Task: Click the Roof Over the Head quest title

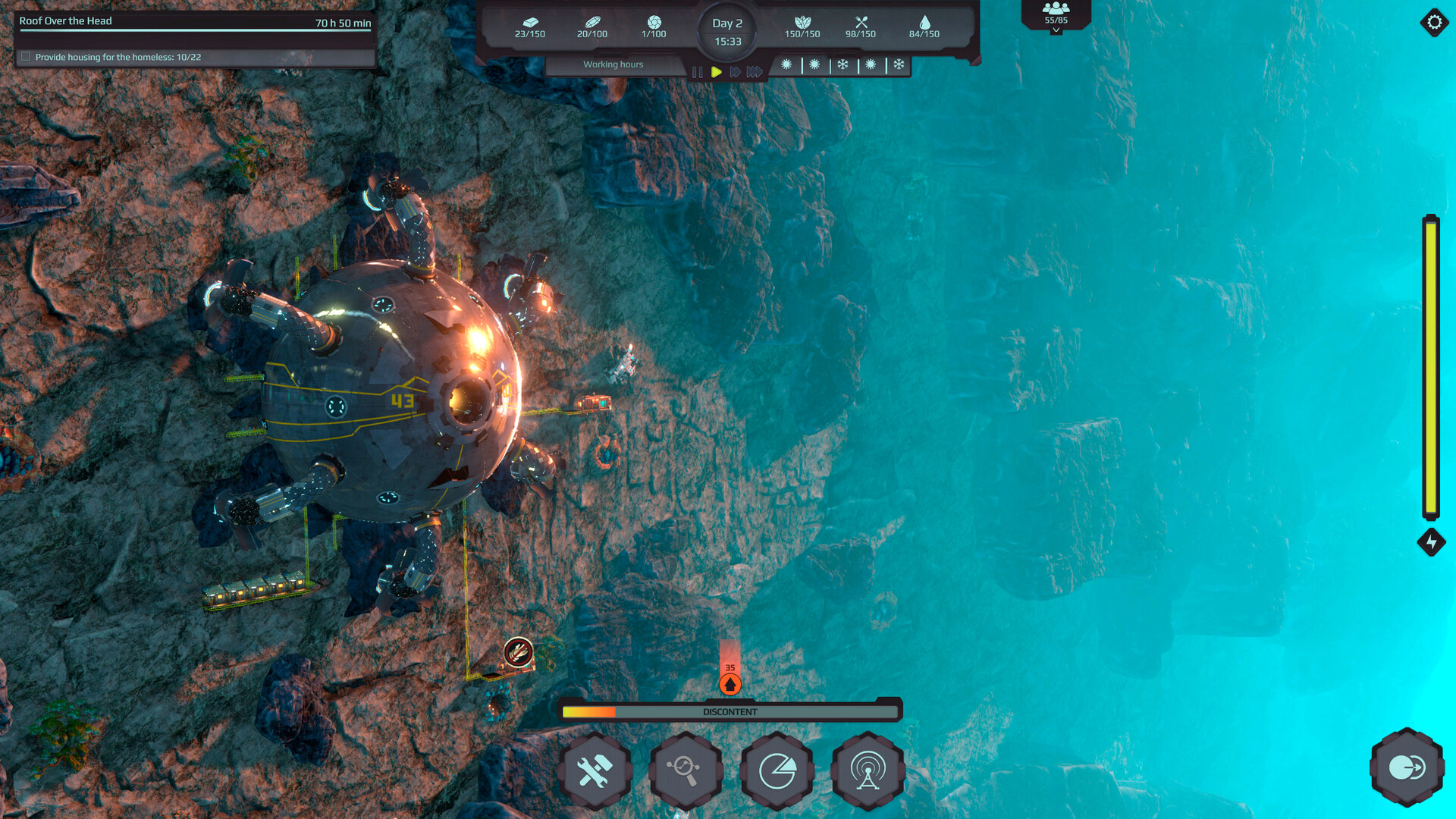Action: [x=67, y=21]
